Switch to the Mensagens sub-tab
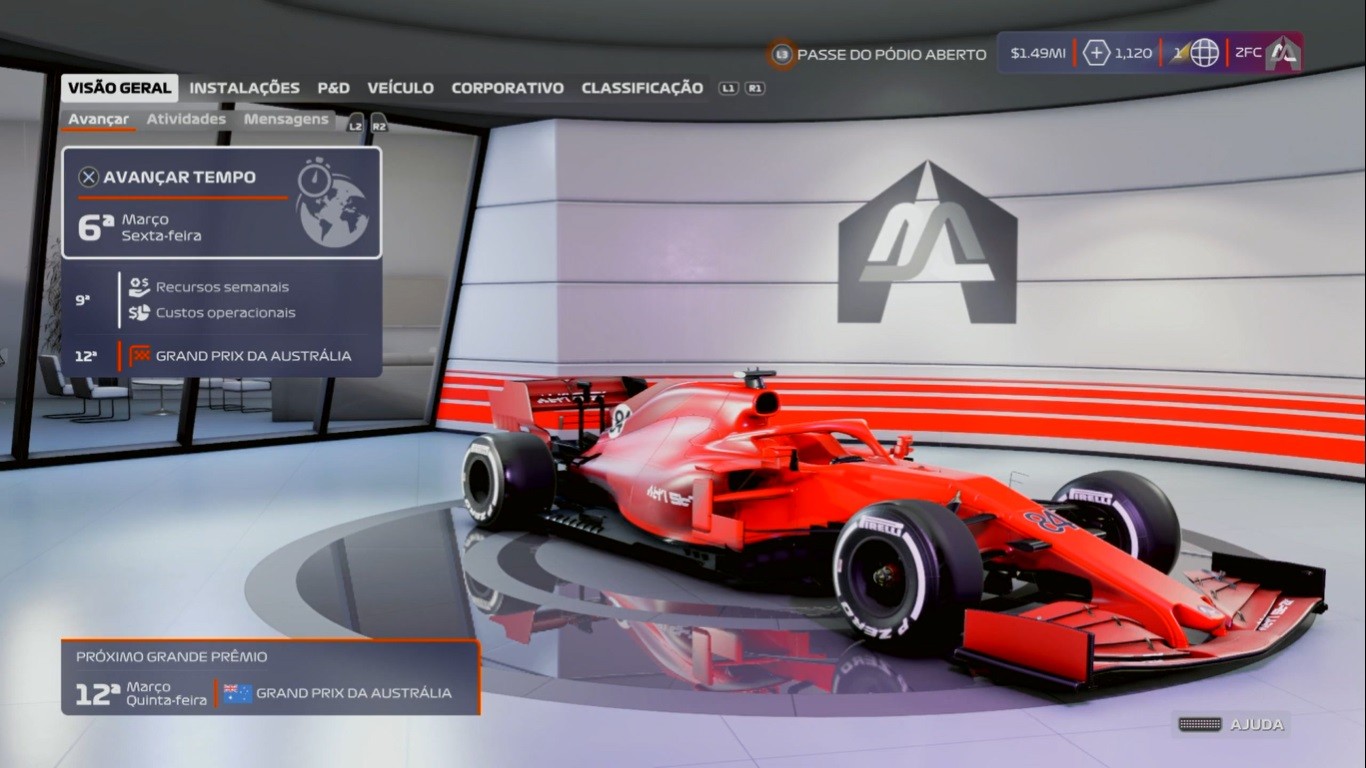 click(286, 119)
